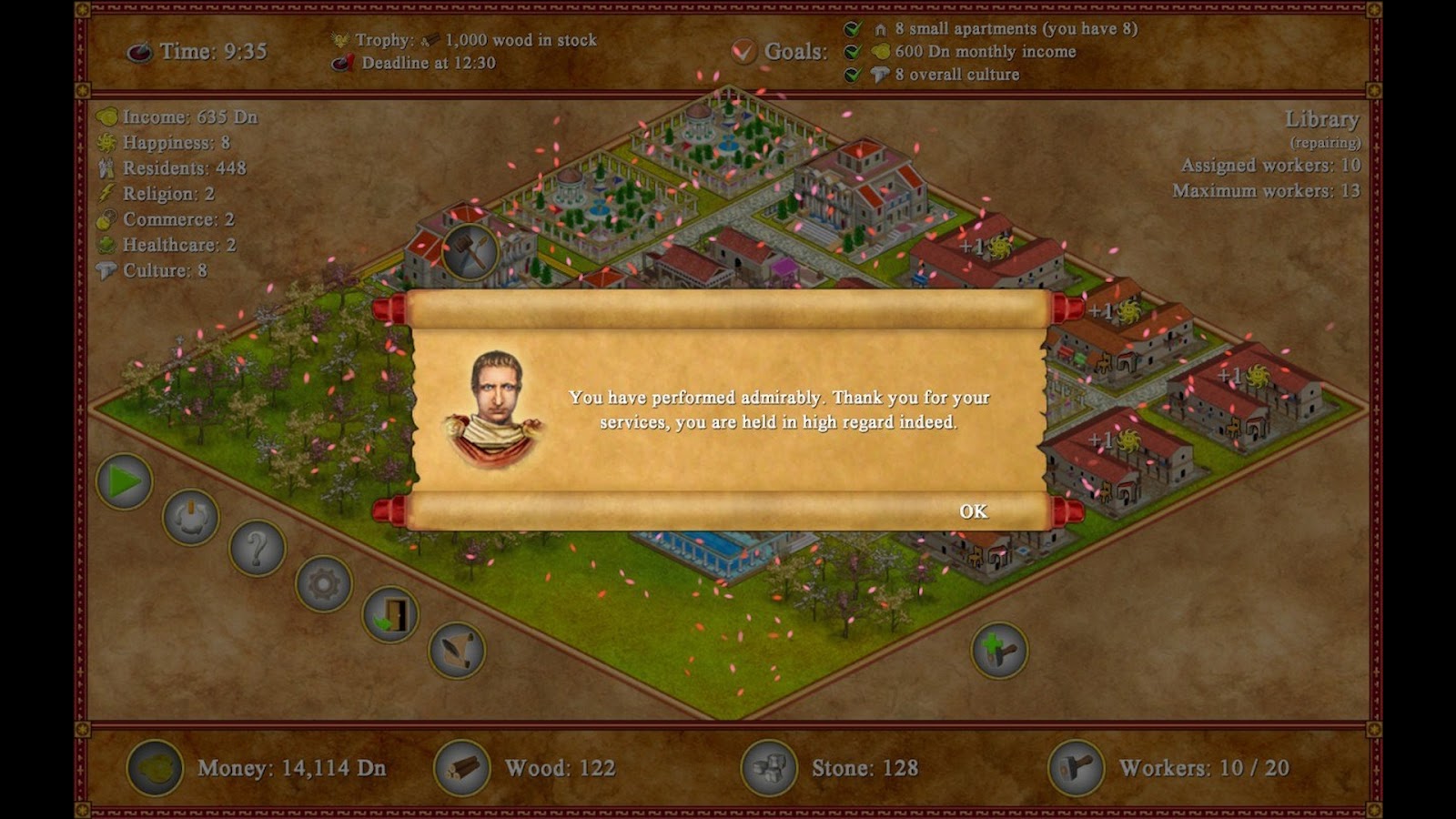The width and height of the screenshot is (1456, 819).
Task: Confirm the dialogue with OK
Action: click(973, 511)
